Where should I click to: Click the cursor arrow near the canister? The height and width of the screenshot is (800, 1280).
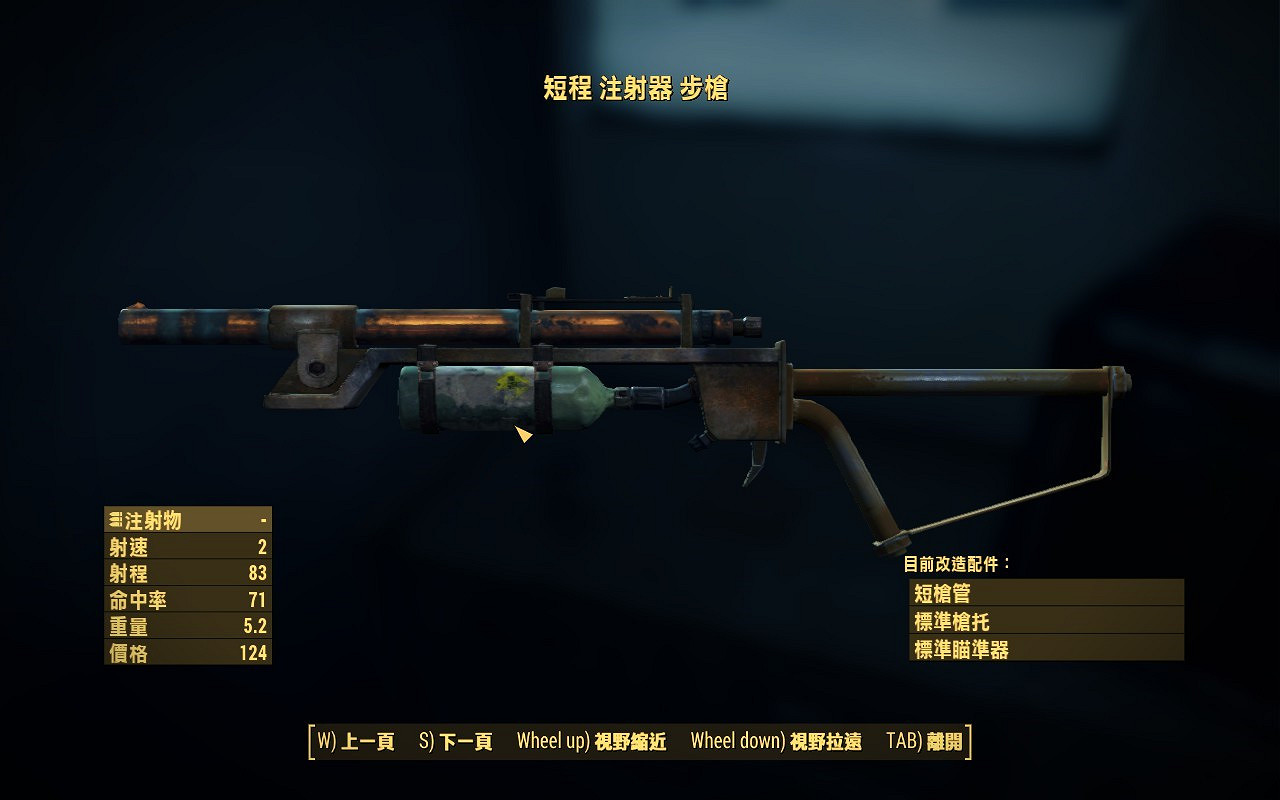[x=523, y=435]
